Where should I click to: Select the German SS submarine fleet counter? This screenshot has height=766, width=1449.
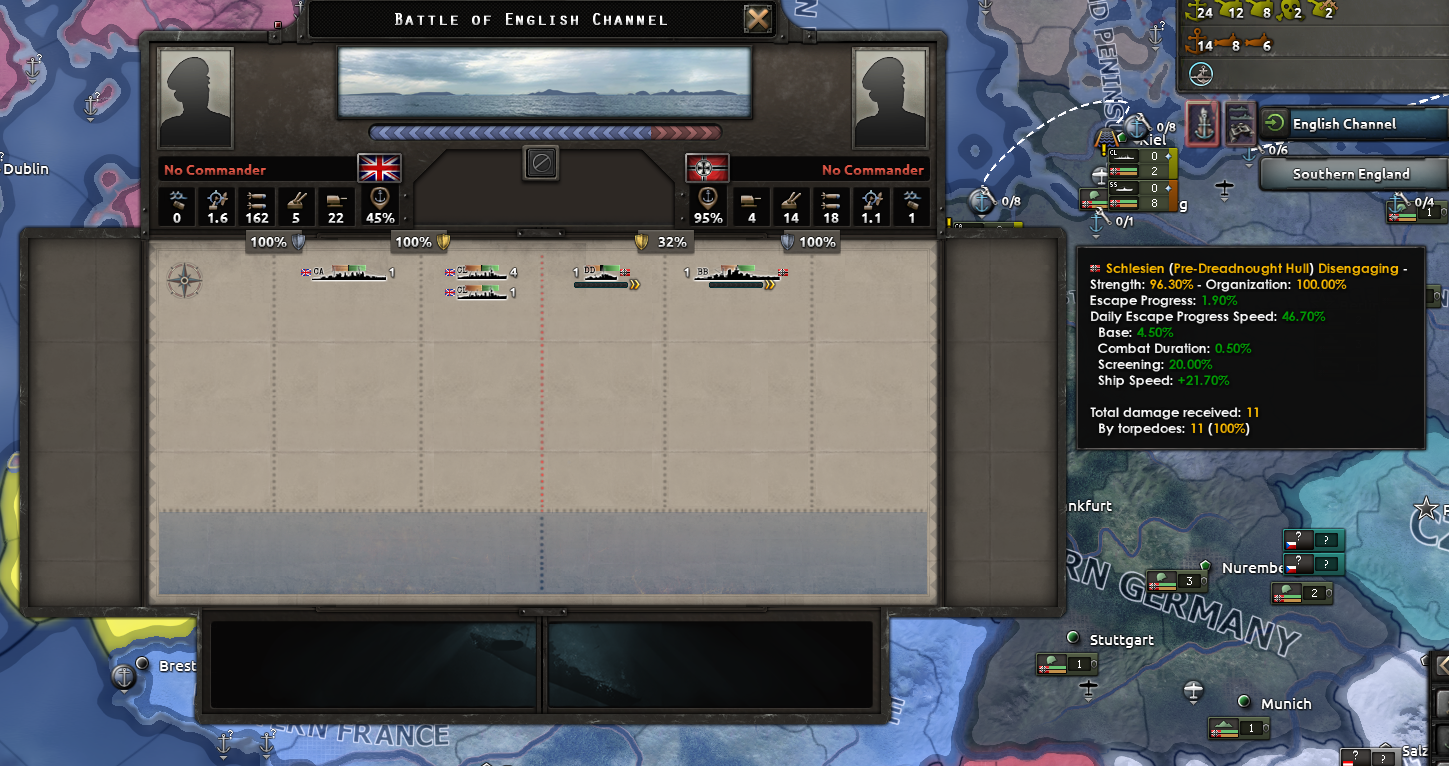point(1136,188)
